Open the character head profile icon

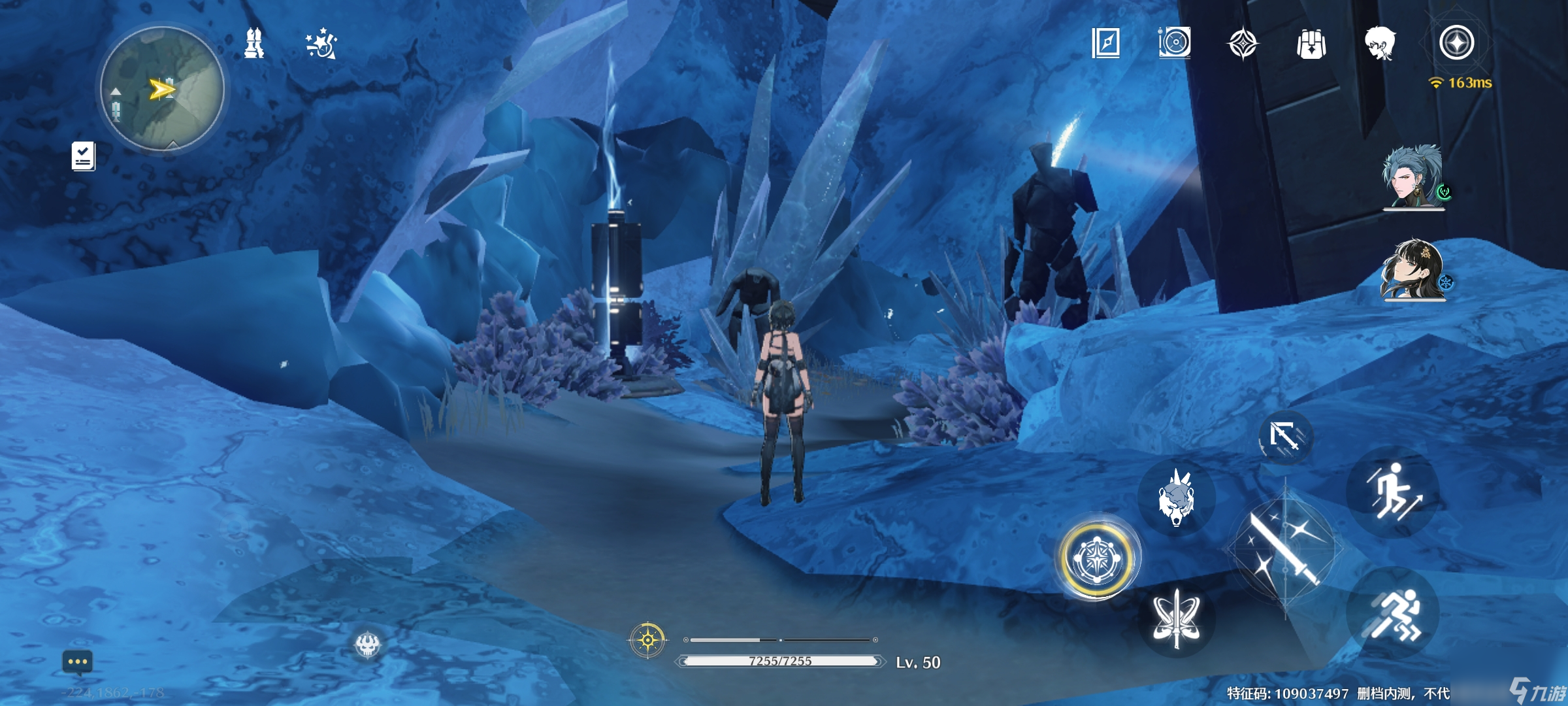(1380, 44)
